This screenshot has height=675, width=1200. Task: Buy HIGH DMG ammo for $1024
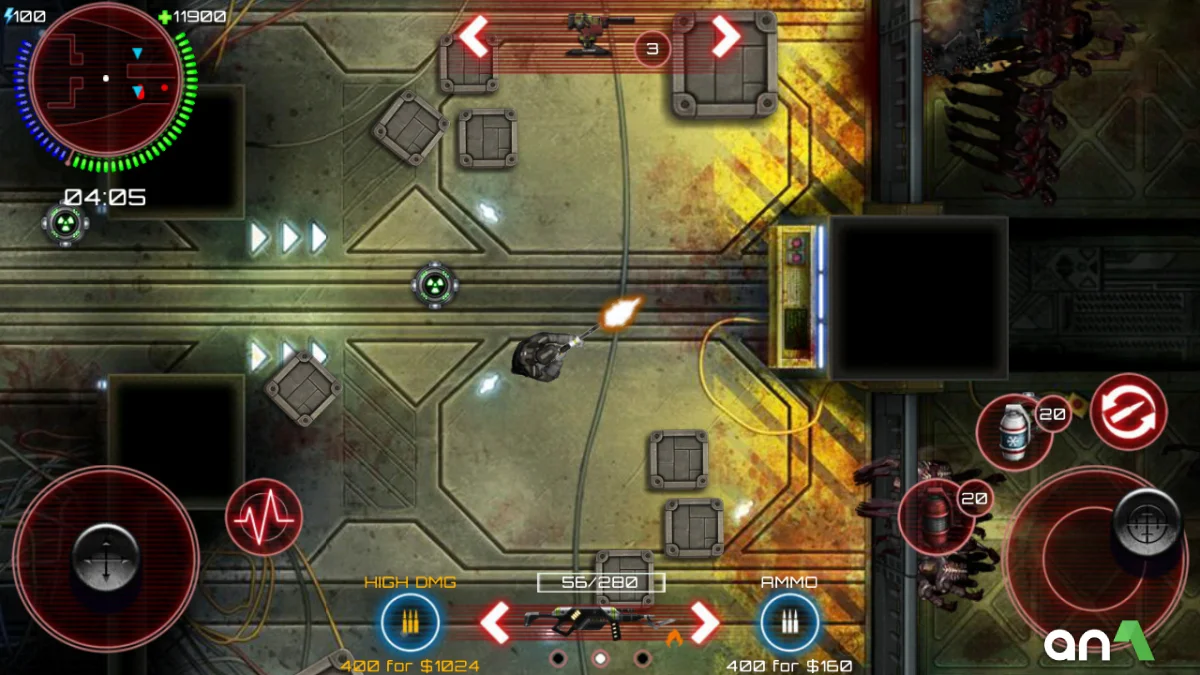(410, 623)
